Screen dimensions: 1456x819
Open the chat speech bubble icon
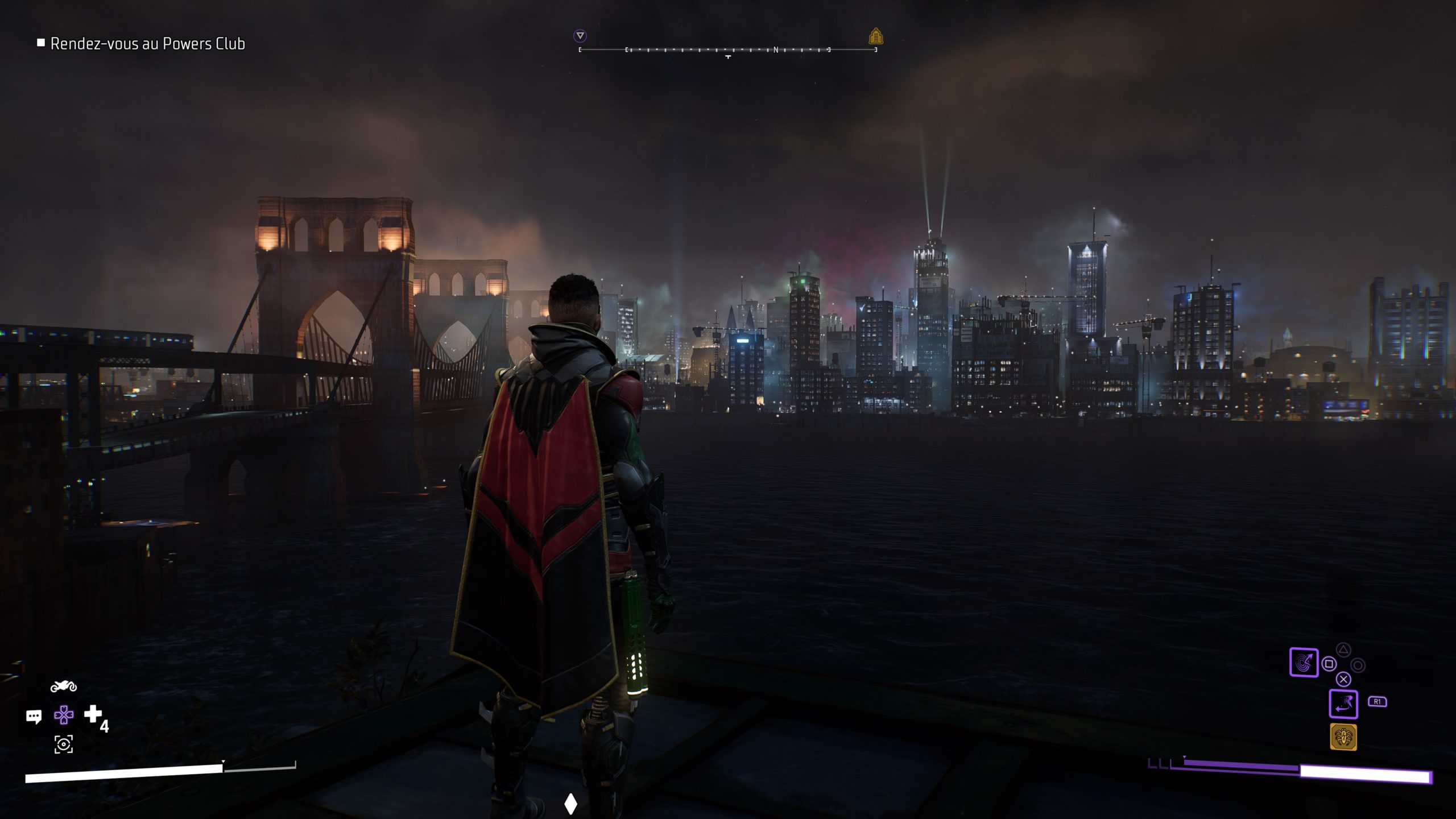pyautogui.click(x=34, y=716)
